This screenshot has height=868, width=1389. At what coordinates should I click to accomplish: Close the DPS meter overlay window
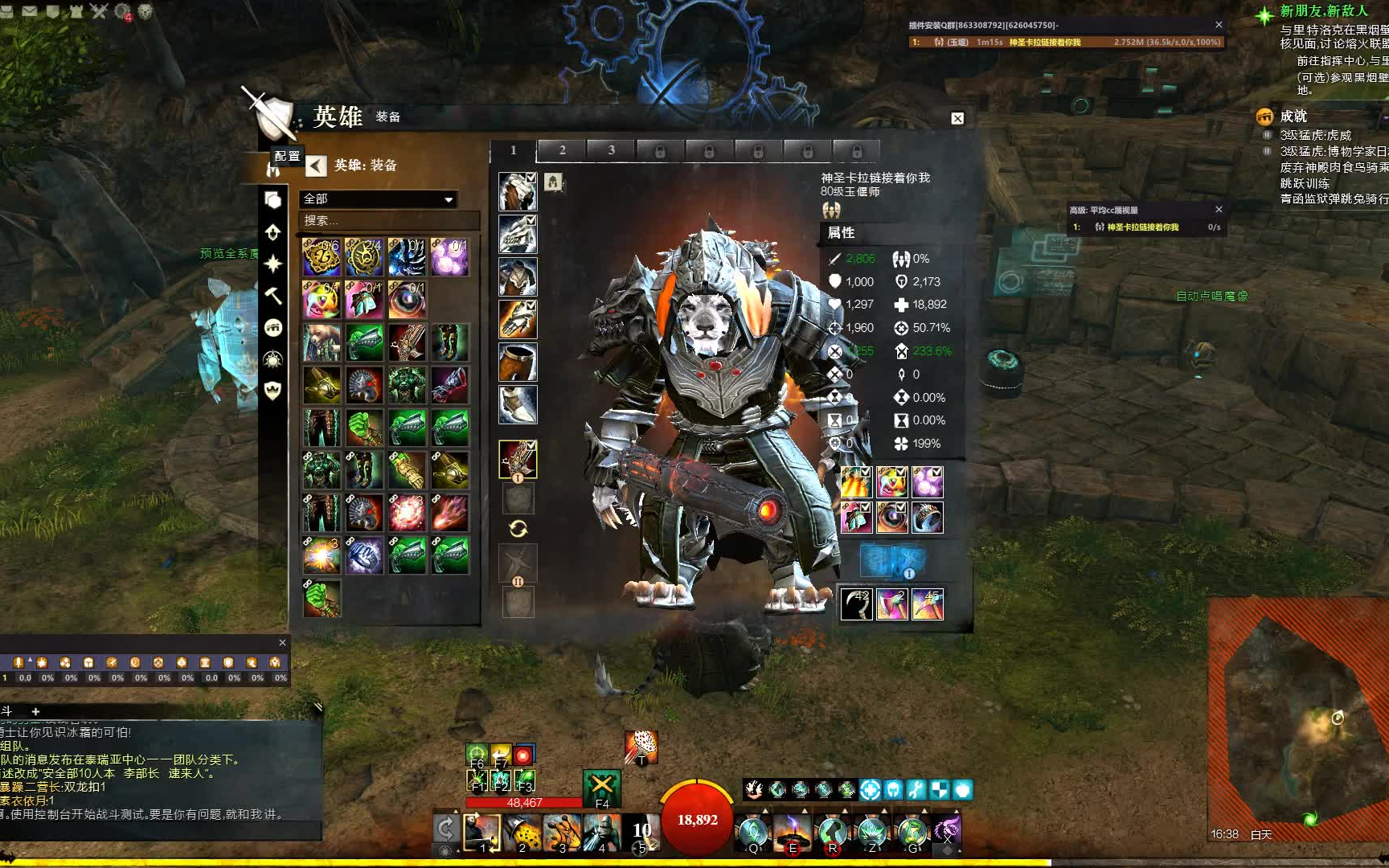click(1219, 25)
